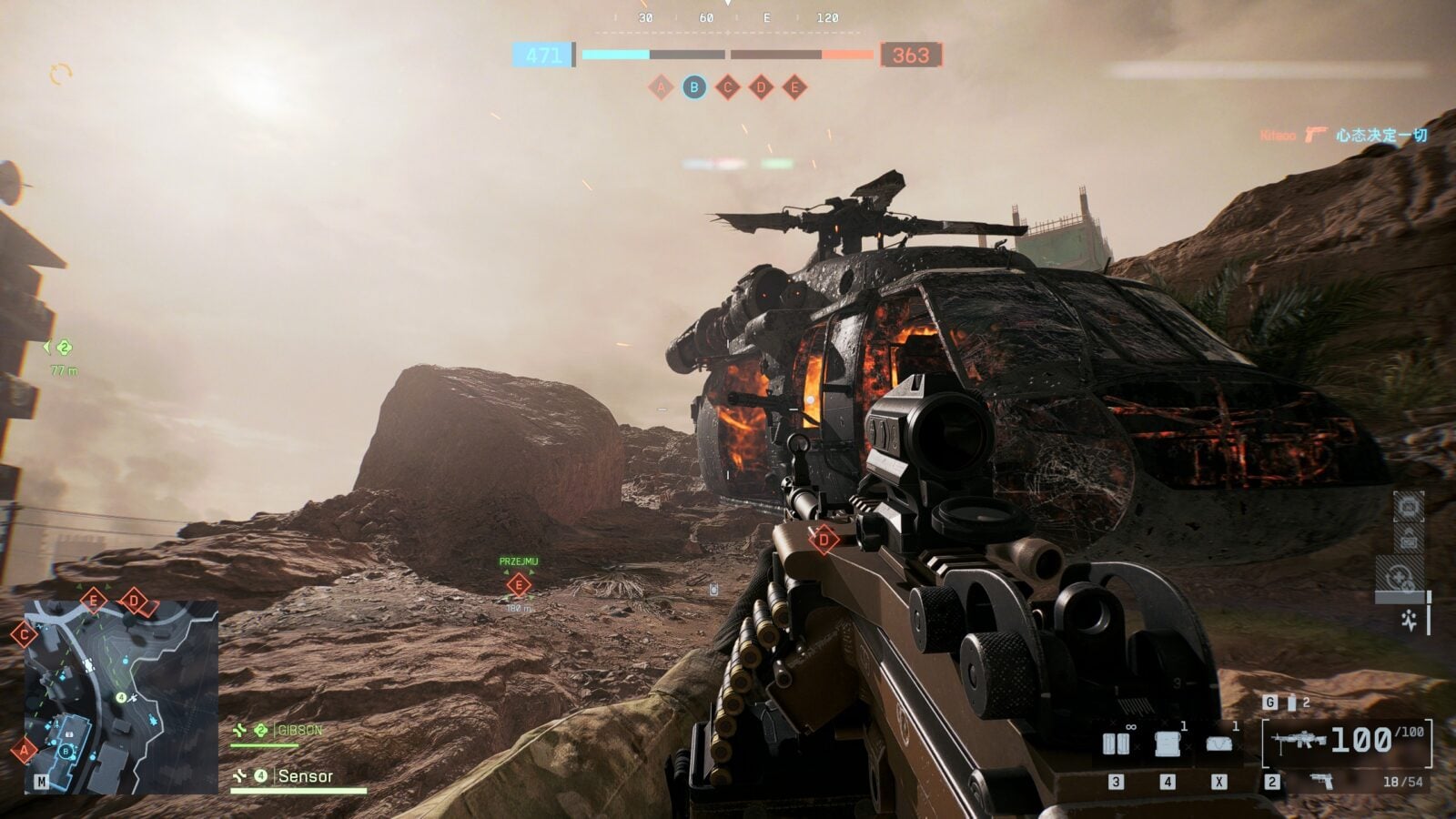The height and width of the screenshot is (819, 1456).
Task: Choose the supply crate gadget slot
Action: (x=1168, y=744)
